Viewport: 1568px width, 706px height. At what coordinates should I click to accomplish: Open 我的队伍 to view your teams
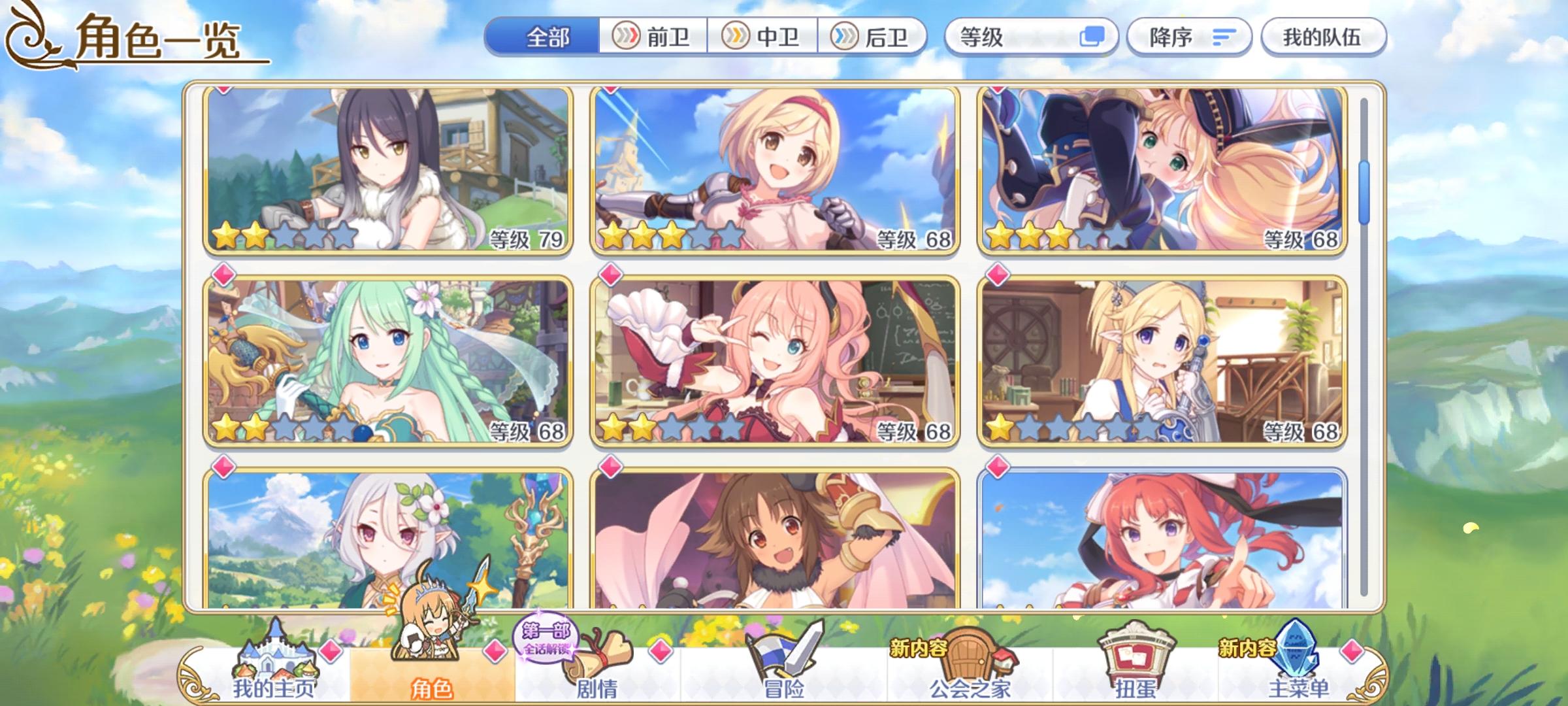(x=1323, y=37)
